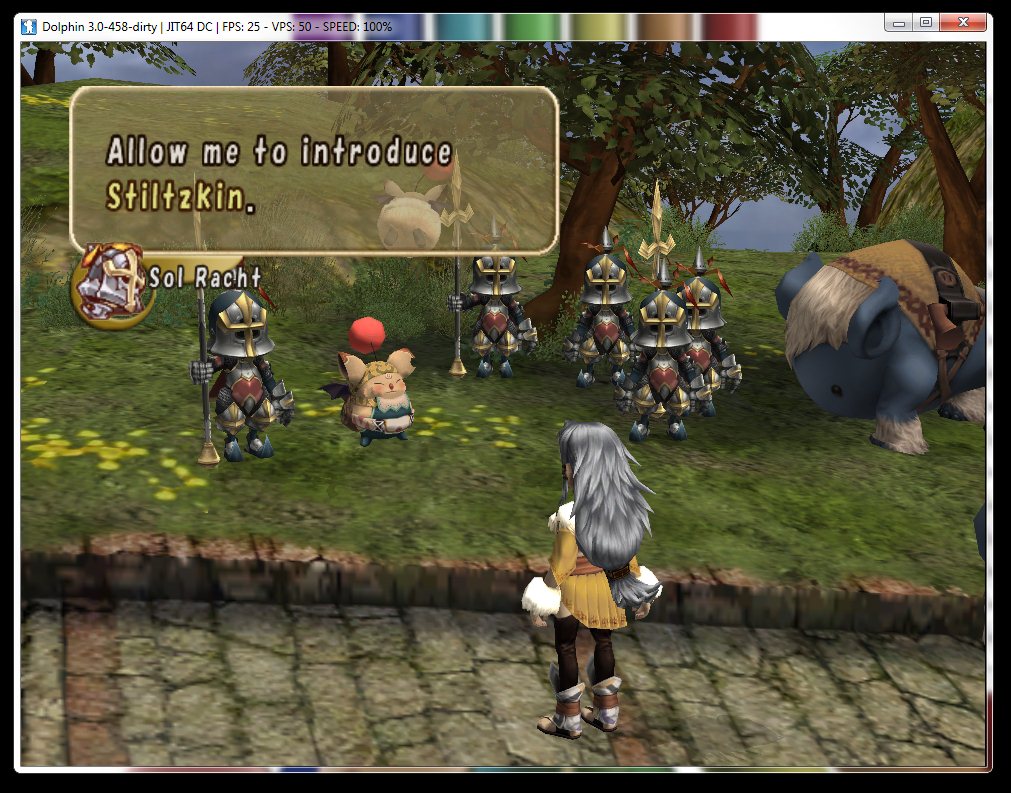Minimize the Dolphin window

897,22
